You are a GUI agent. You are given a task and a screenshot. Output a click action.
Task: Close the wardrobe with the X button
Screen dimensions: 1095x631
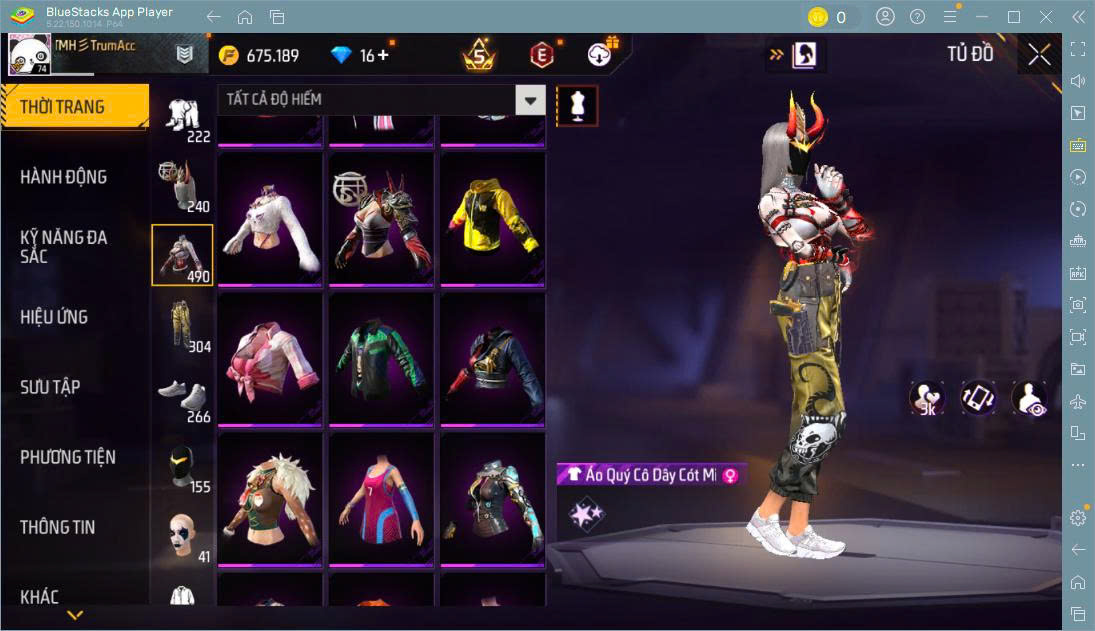(1039, 55)
